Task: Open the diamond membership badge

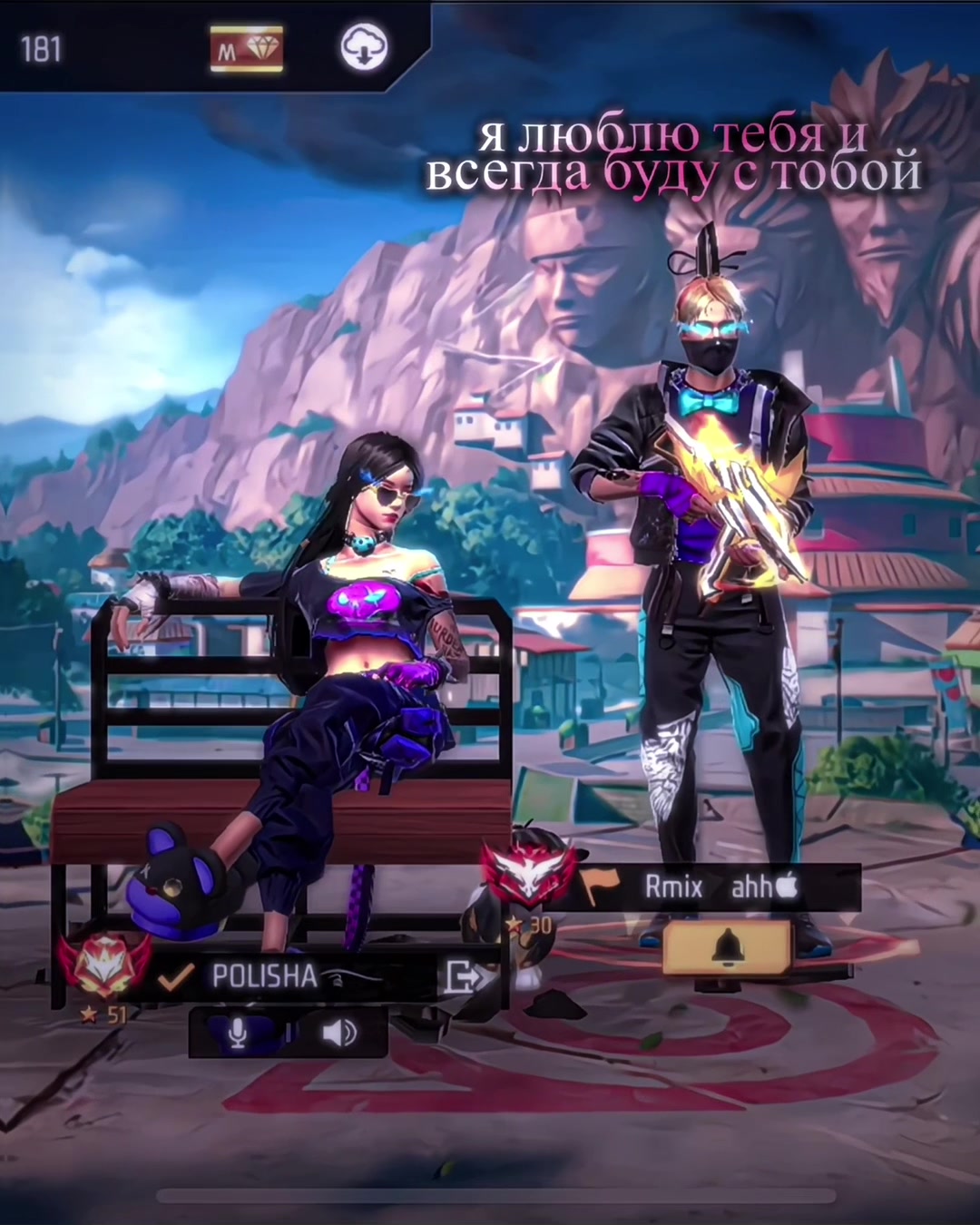Action: pos(247,49)
